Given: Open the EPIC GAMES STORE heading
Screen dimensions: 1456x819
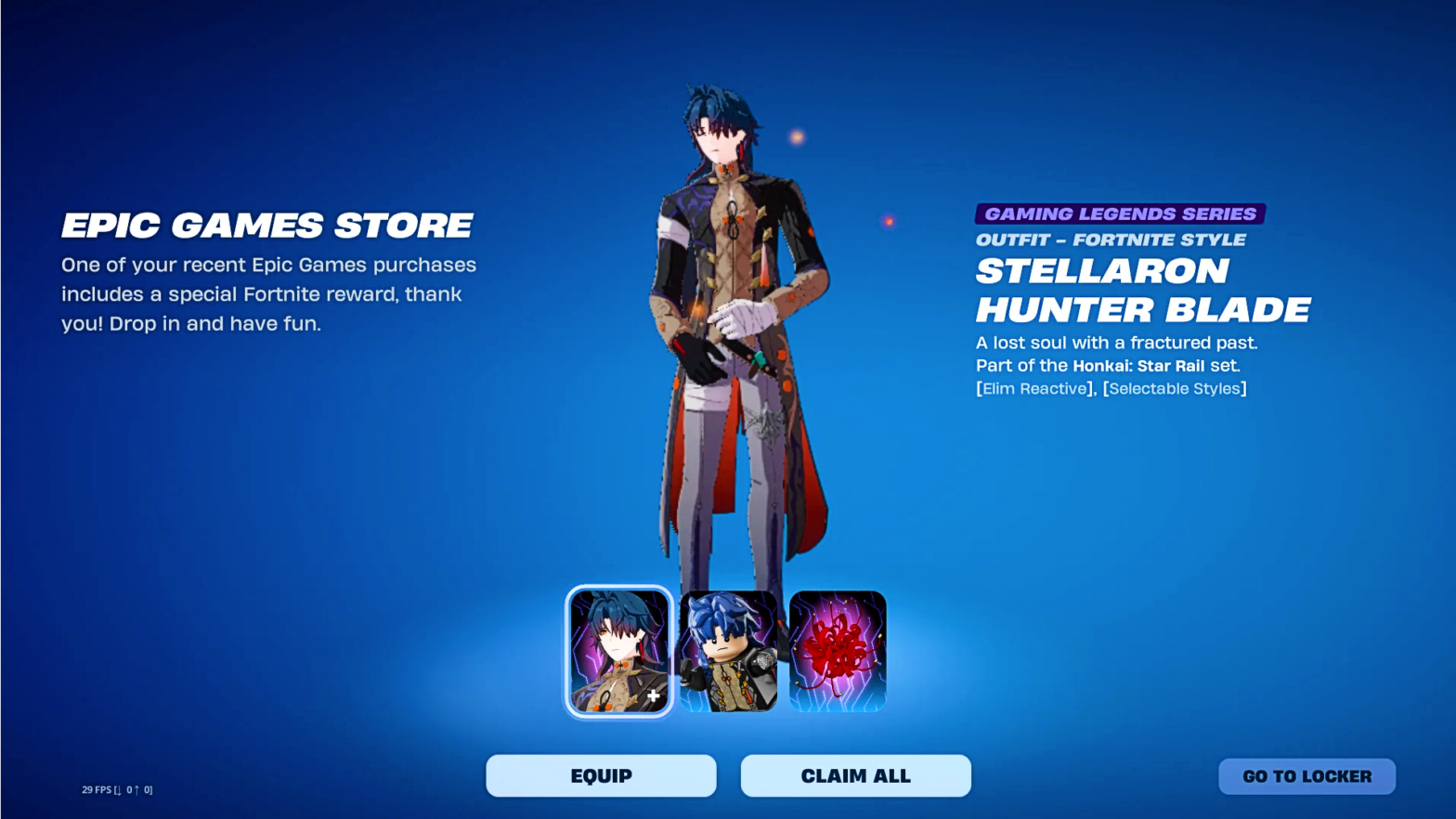Looking at the screenshot, I should click(x=266, y=225).
